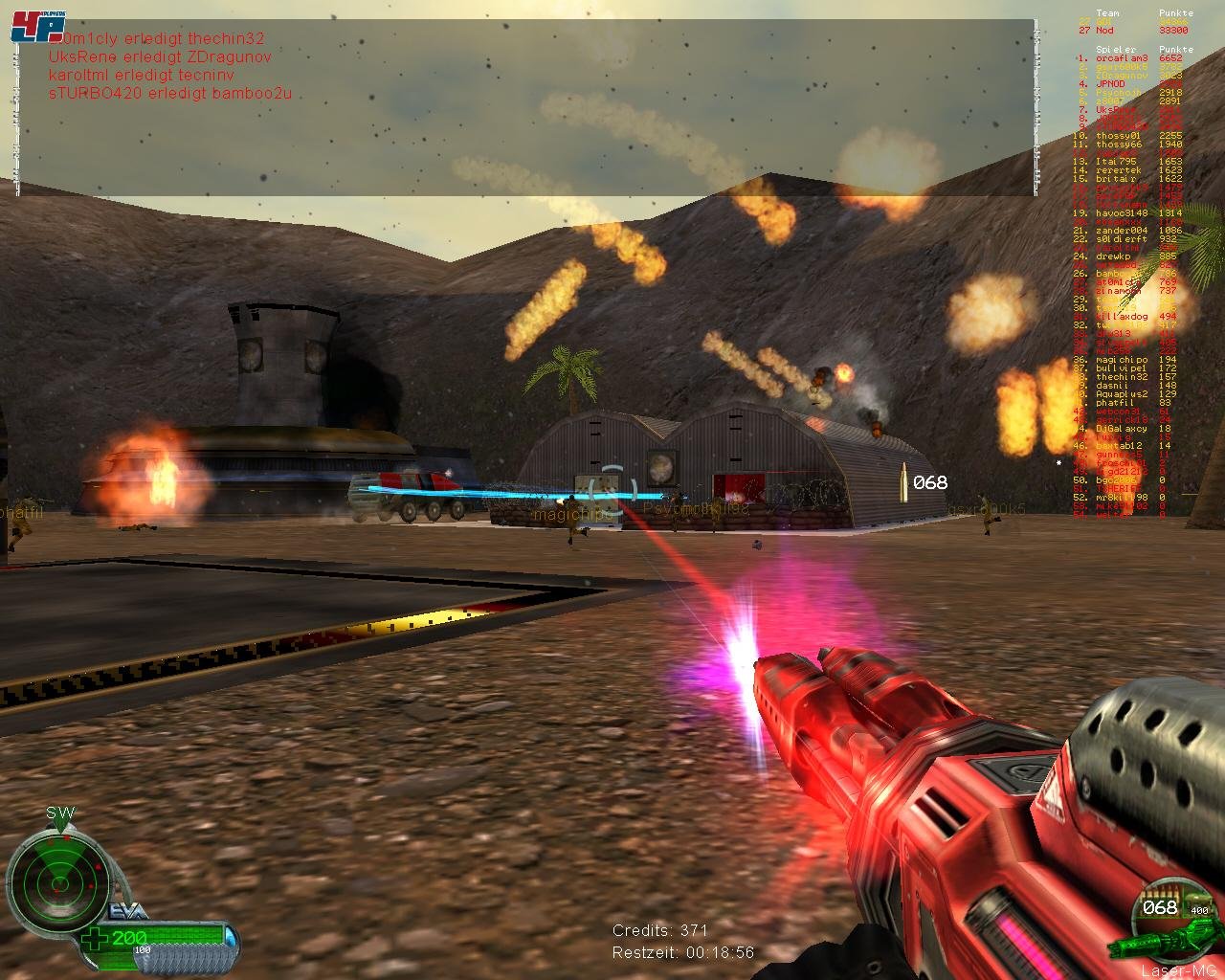Select top-ranked player orcaflam3 in scoreboard
Image resolution: width=1225 pixels, height=980 pixels.
click(1122, 58)
